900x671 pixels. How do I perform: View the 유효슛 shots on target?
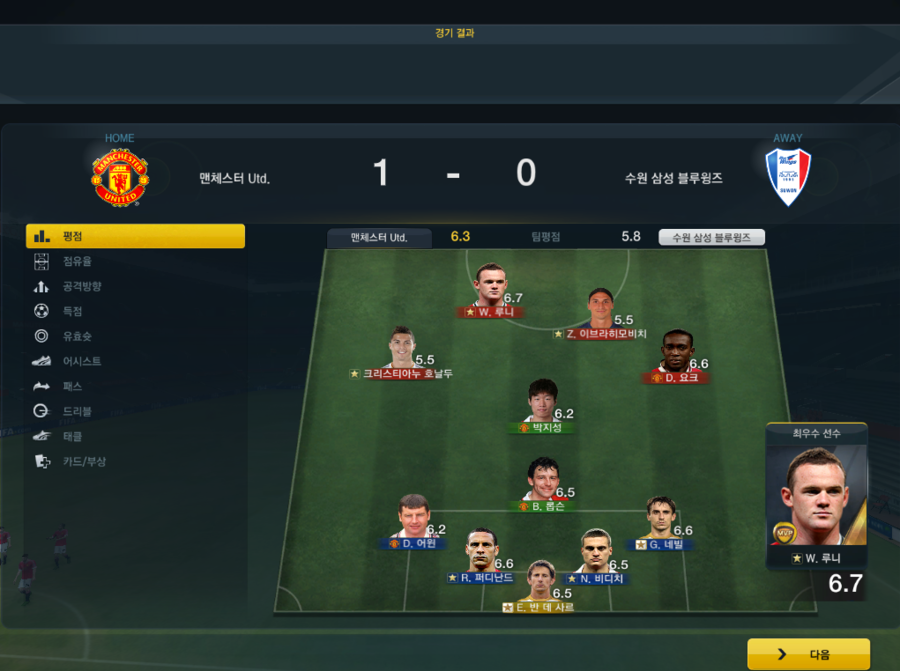(x=76, y=336)
